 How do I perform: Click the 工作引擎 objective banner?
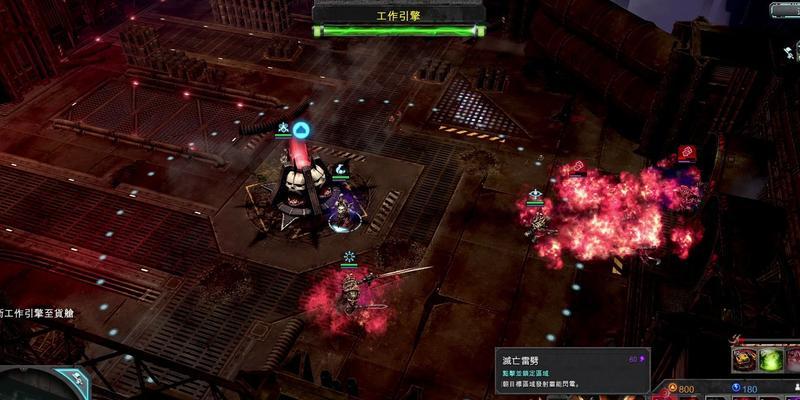[x=399, y=17]
